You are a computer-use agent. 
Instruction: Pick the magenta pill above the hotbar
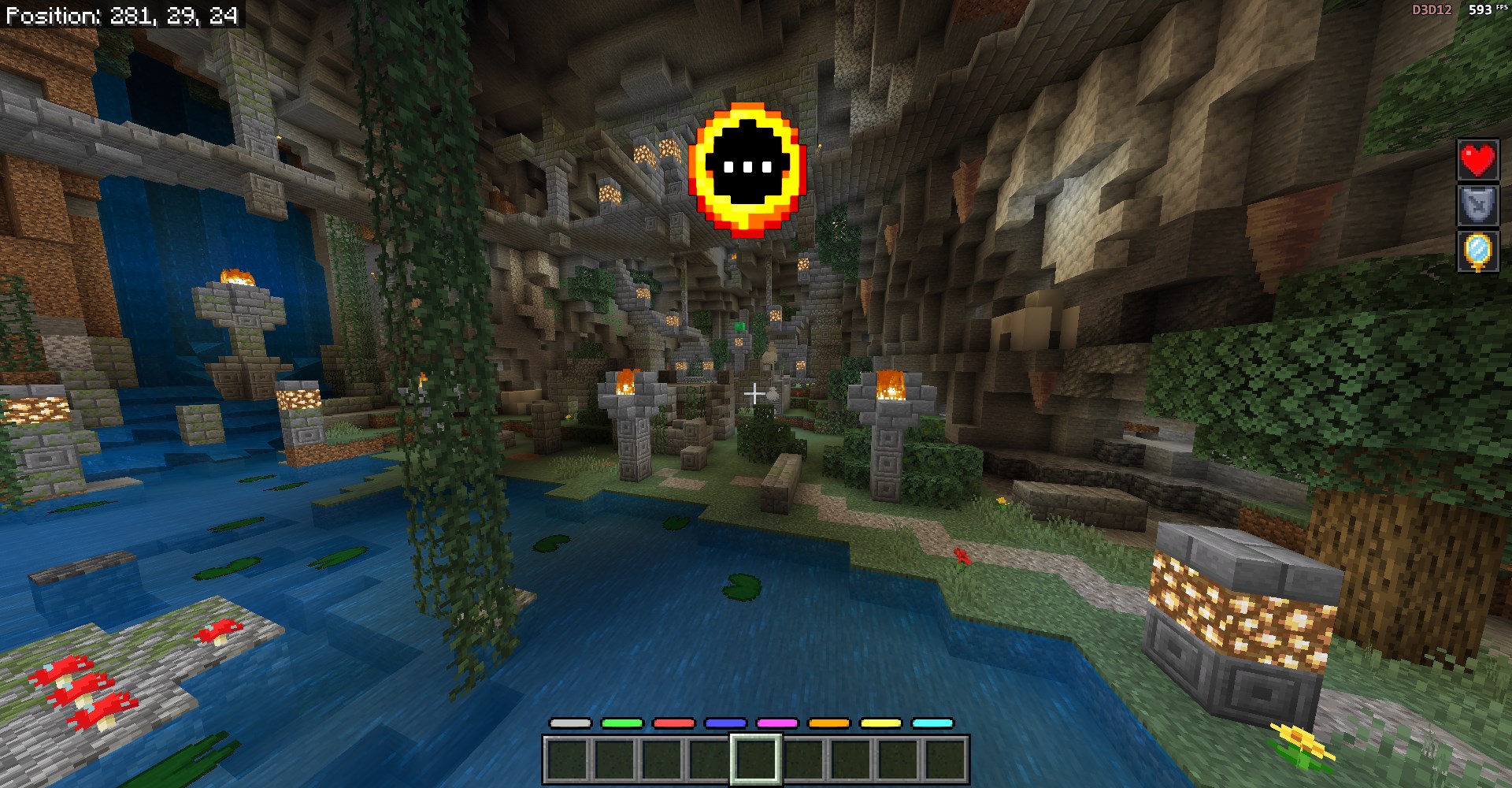pyautogui.click(x=777, y=723)
